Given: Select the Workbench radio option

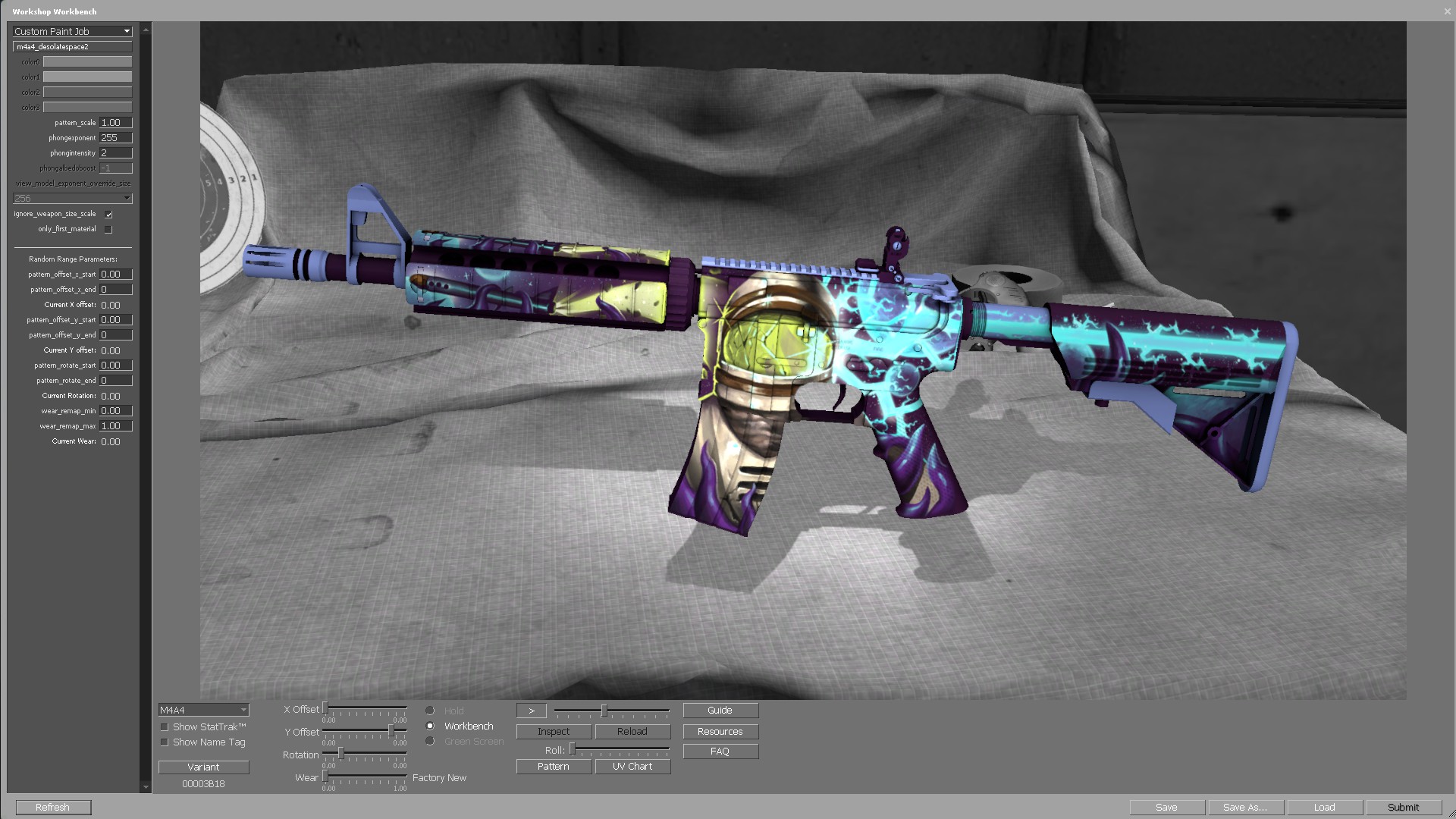Looking at the screenshot, I should pos(430,726).
